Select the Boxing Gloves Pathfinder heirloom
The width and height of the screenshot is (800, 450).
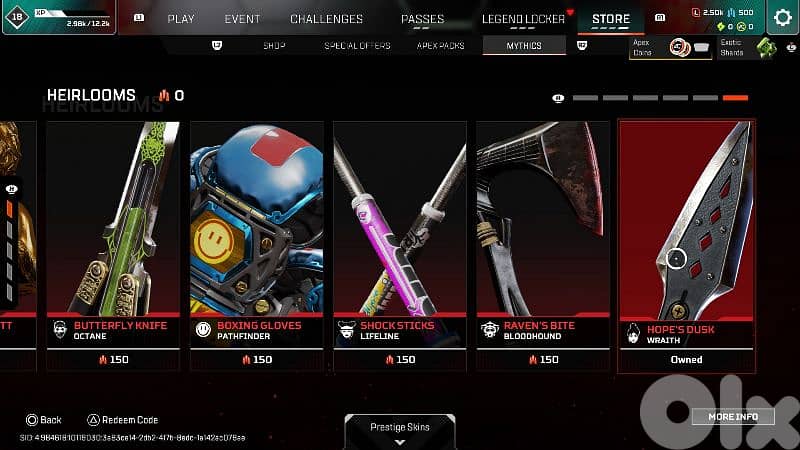pyautogui.click(x=256, y=246)
